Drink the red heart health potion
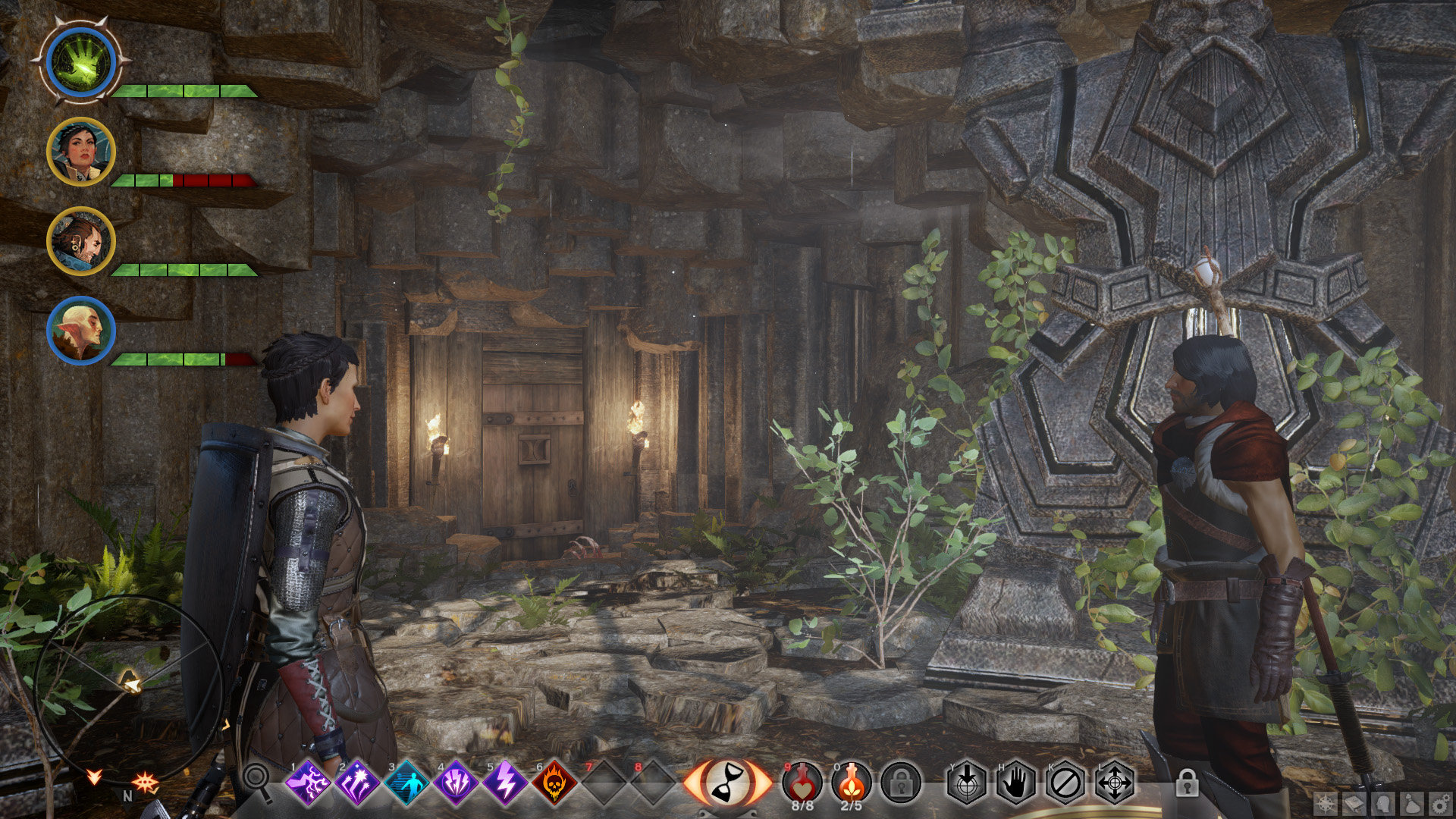This screenshot has width=1456, height=819. [802, 781]
